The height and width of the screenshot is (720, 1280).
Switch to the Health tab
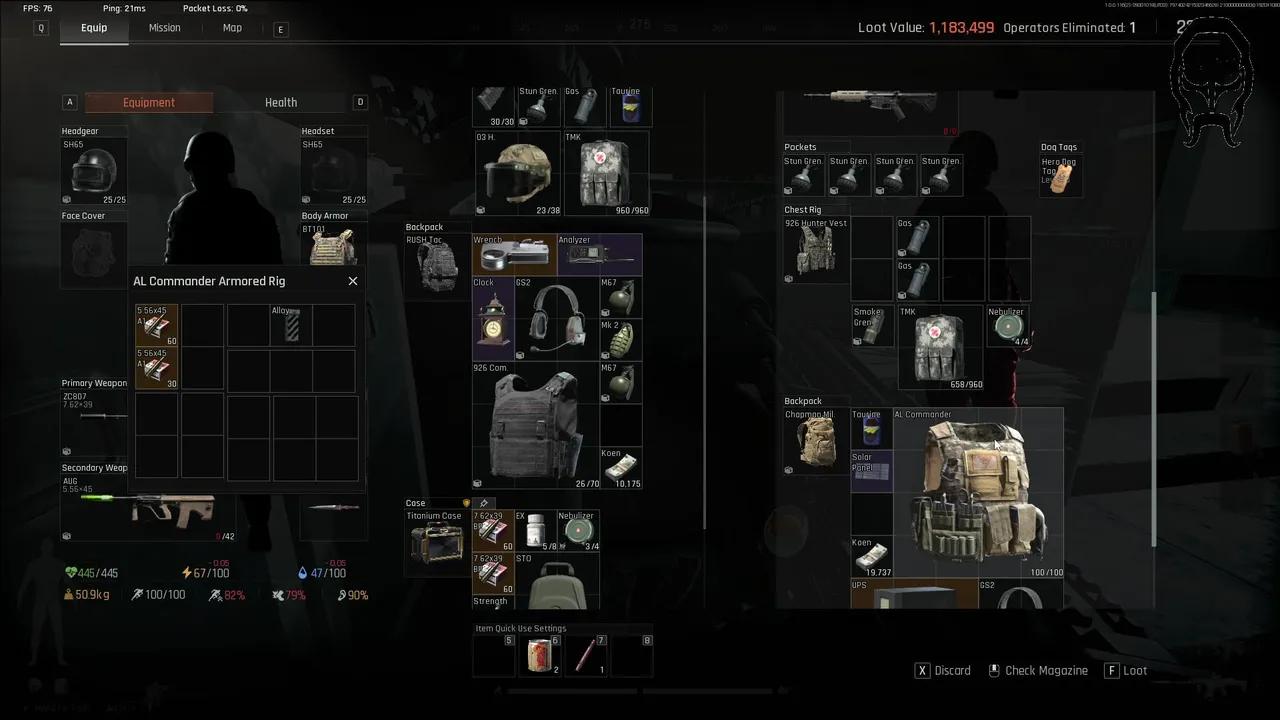pos(281,102)
